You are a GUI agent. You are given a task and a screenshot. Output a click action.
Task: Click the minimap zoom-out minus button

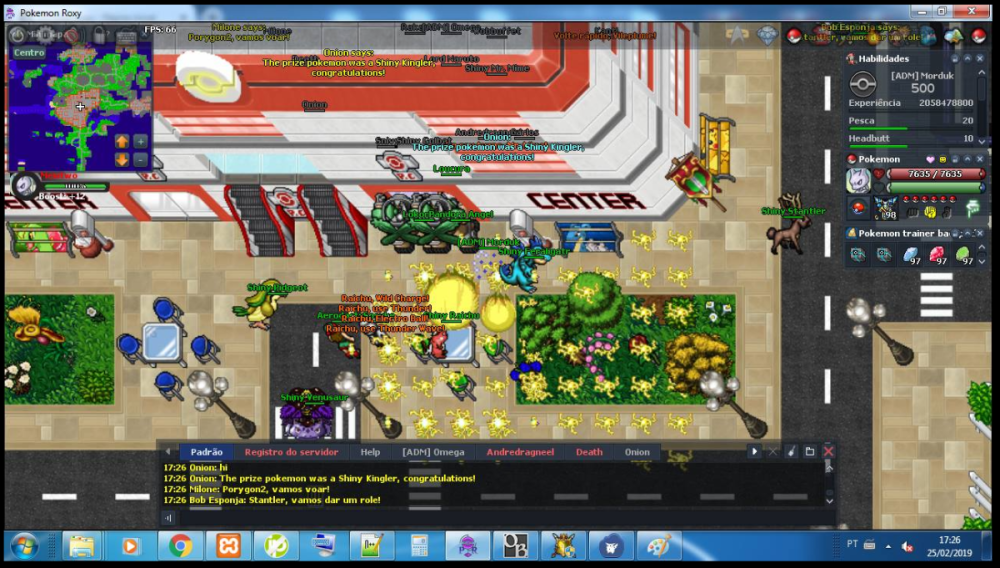[140, 159]
